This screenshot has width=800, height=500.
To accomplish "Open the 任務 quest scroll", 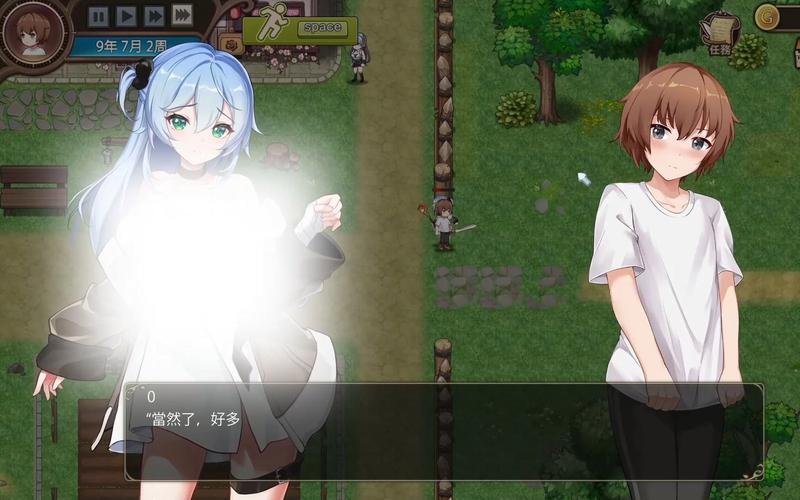I will 720,29.
